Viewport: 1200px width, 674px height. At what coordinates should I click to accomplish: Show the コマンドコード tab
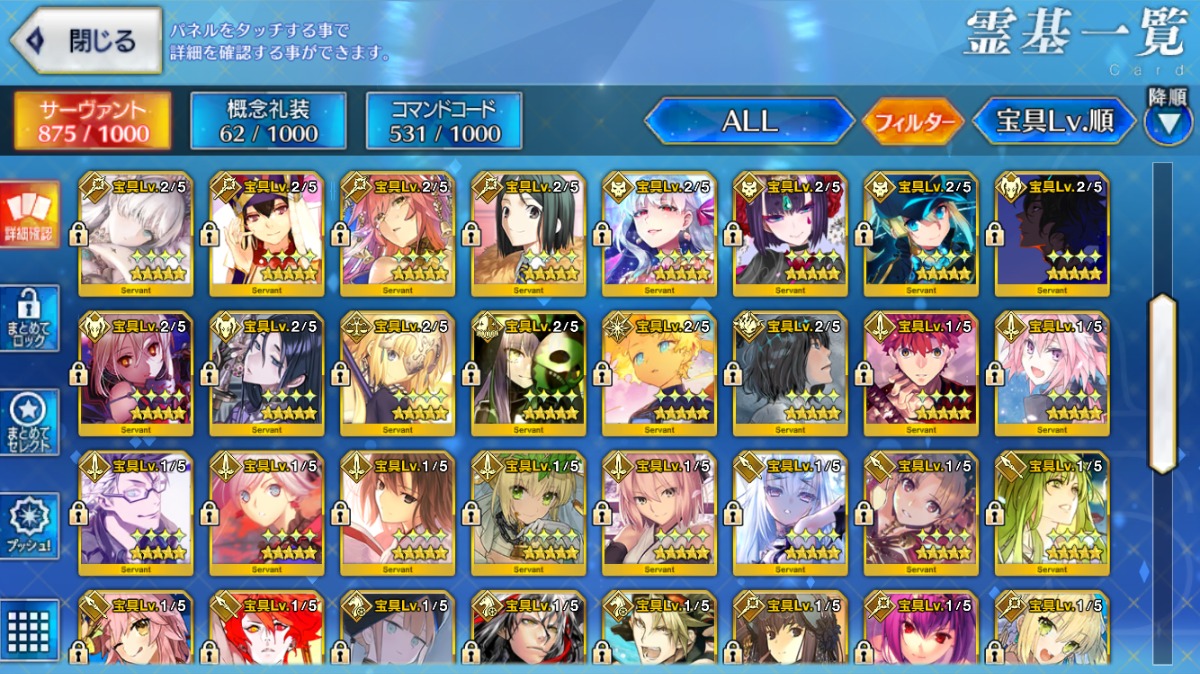coord(444,122)
